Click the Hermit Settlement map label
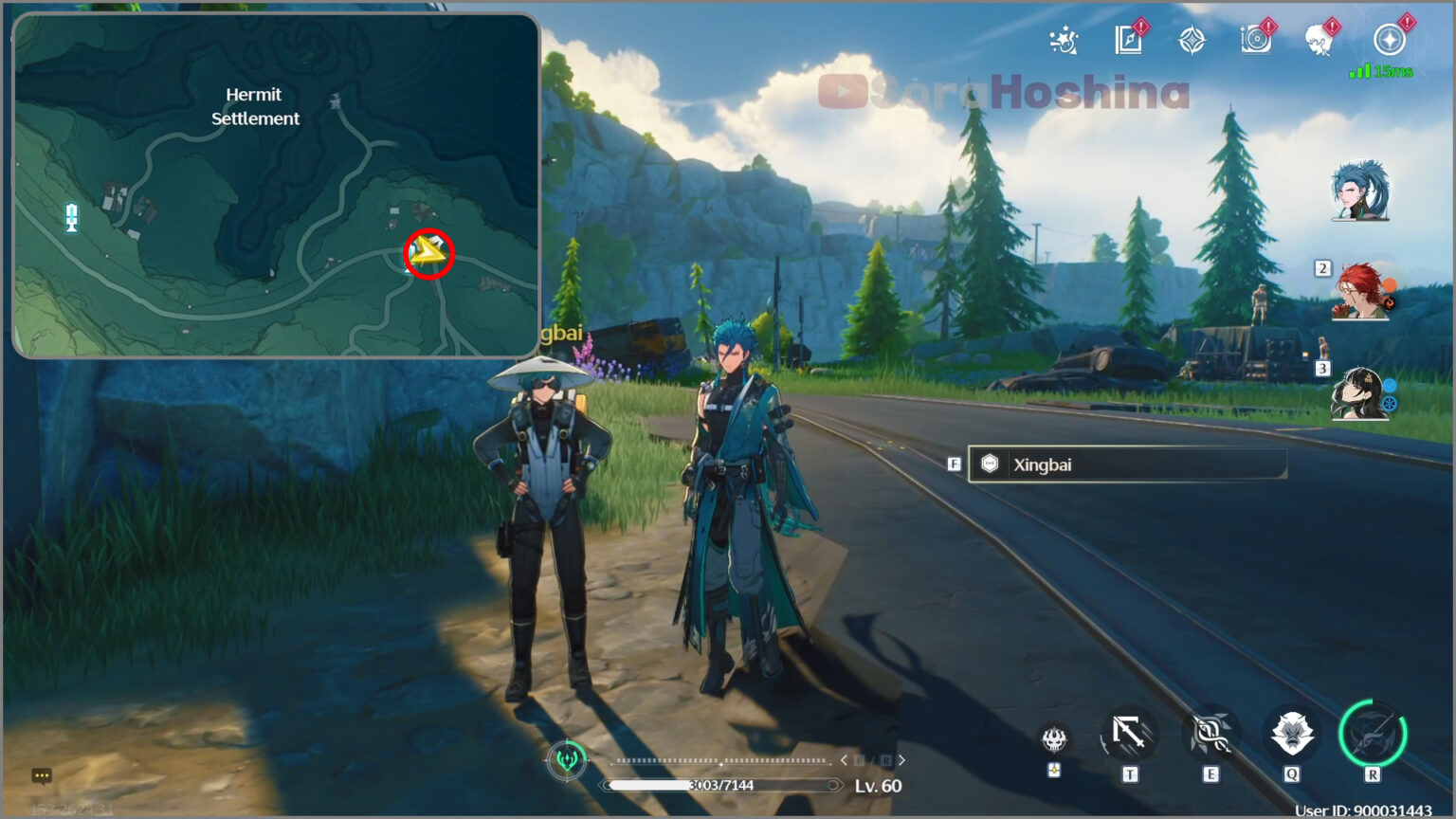Screen dimensions: 1456x819 (254, 106)
